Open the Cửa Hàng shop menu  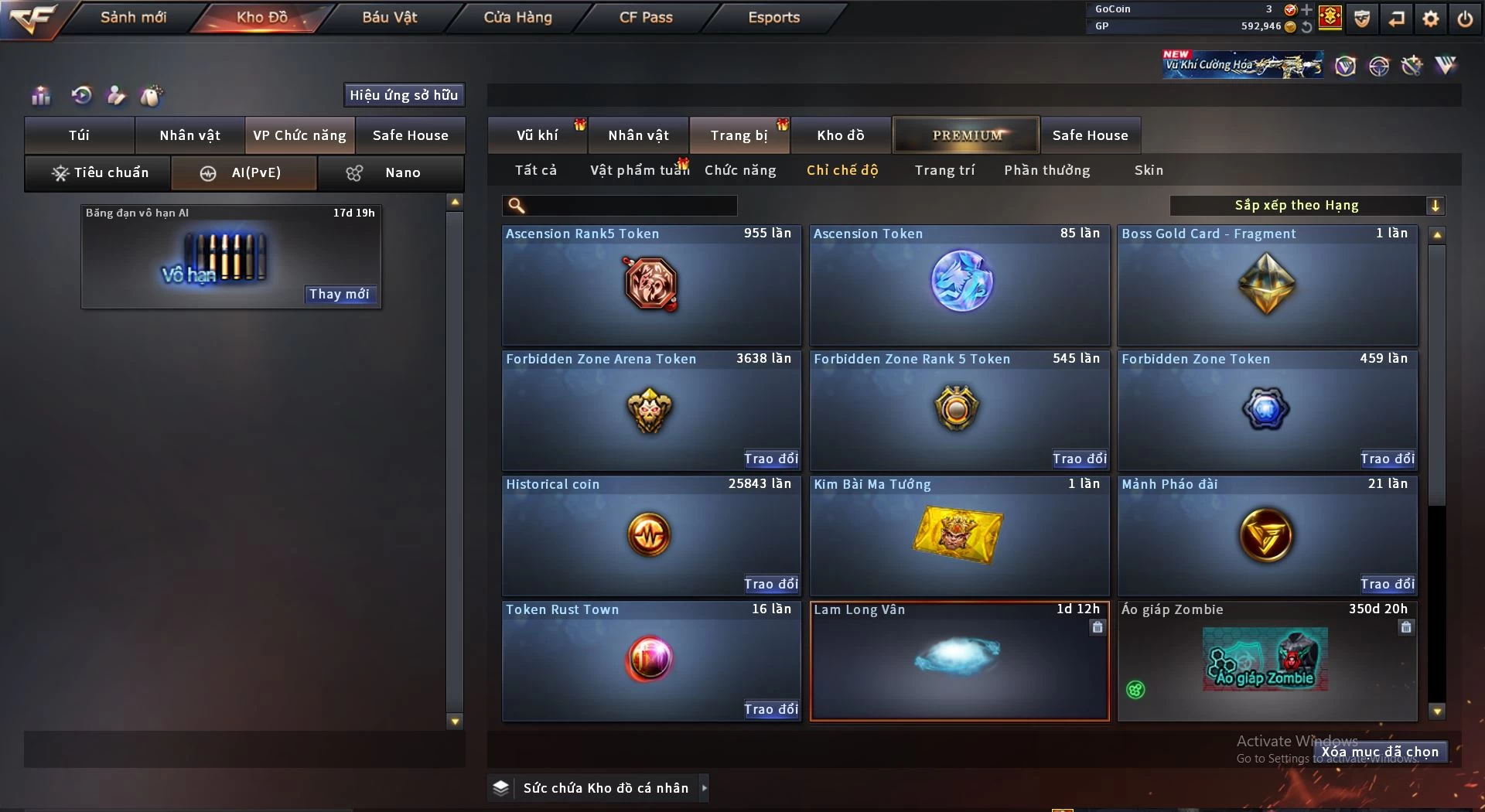point(517,17)
